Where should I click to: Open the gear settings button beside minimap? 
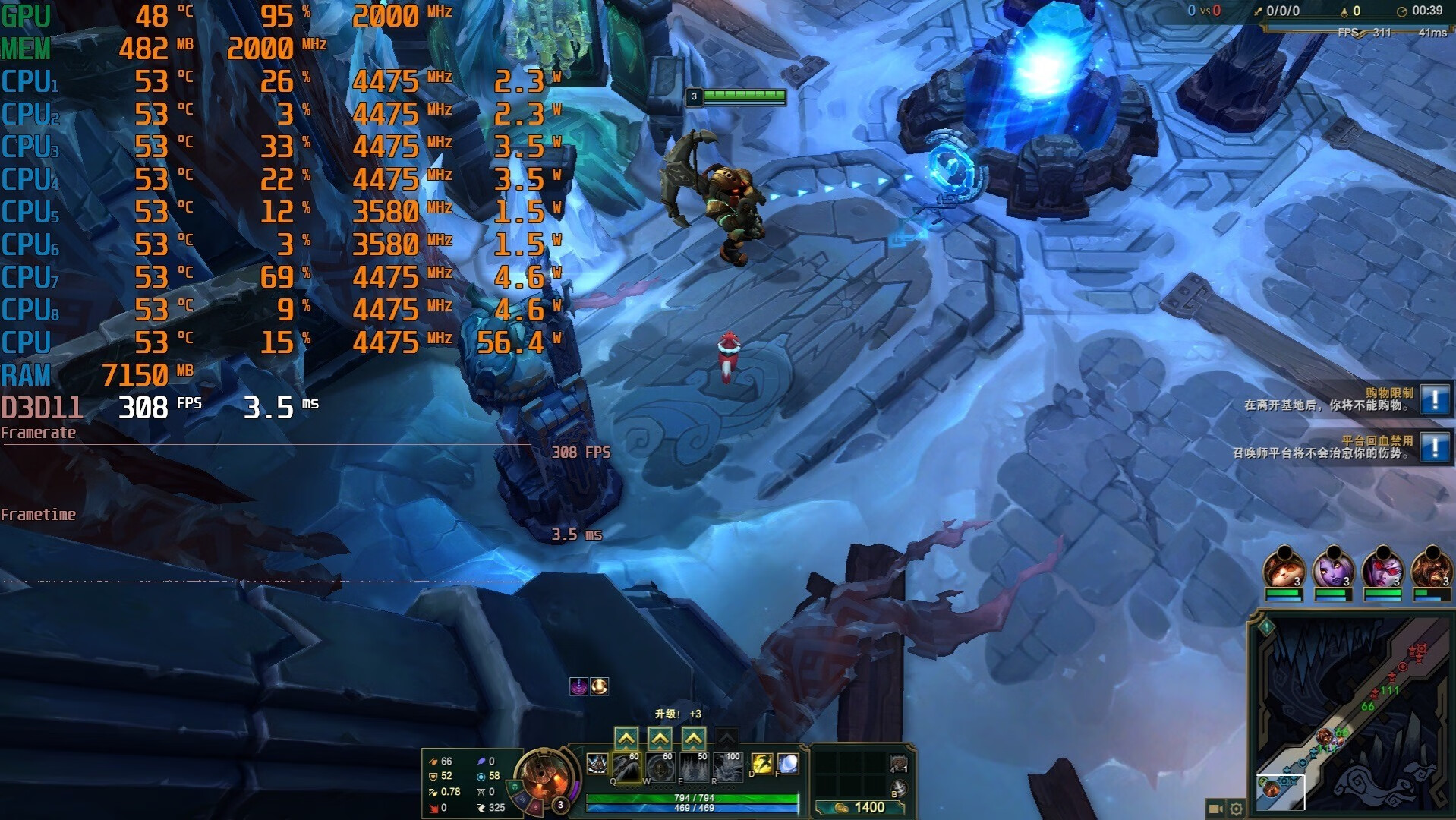click(x=1237, y=809)
